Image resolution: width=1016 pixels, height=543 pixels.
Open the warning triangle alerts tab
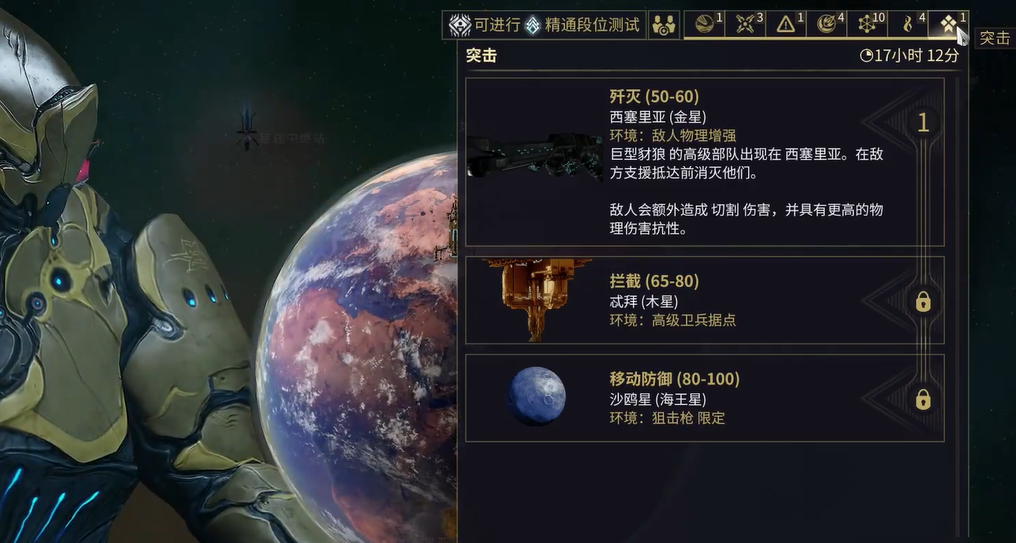pos(788,24)
